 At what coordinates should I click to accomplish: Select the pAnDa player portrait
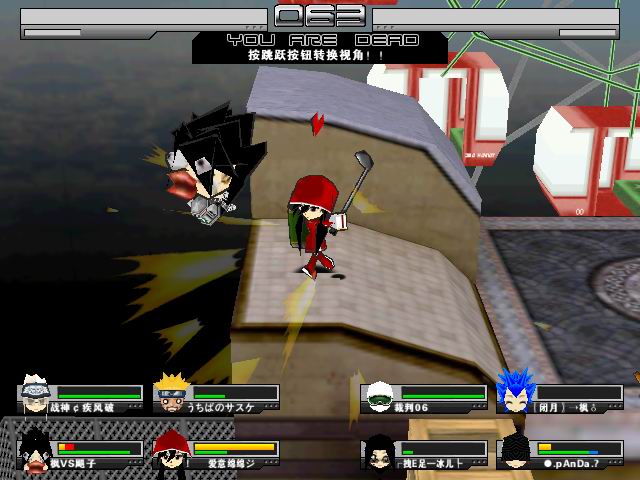tap(514, 451)
